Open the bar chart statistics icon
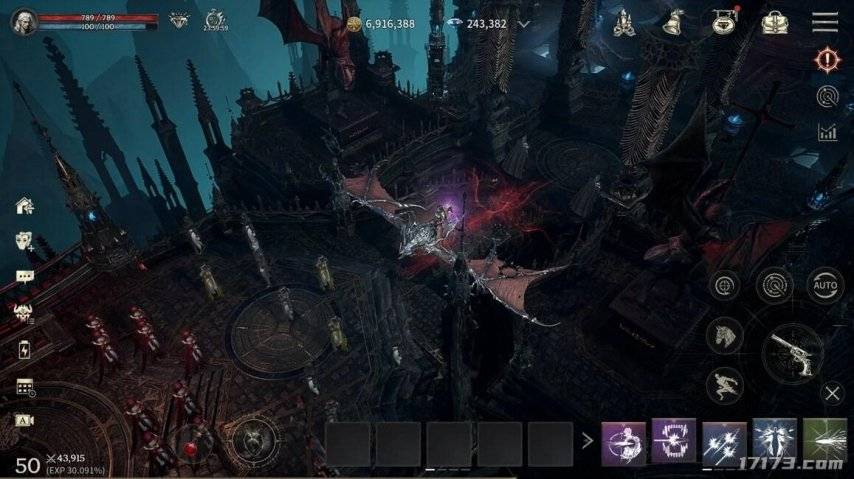 [x=826, y=131]
